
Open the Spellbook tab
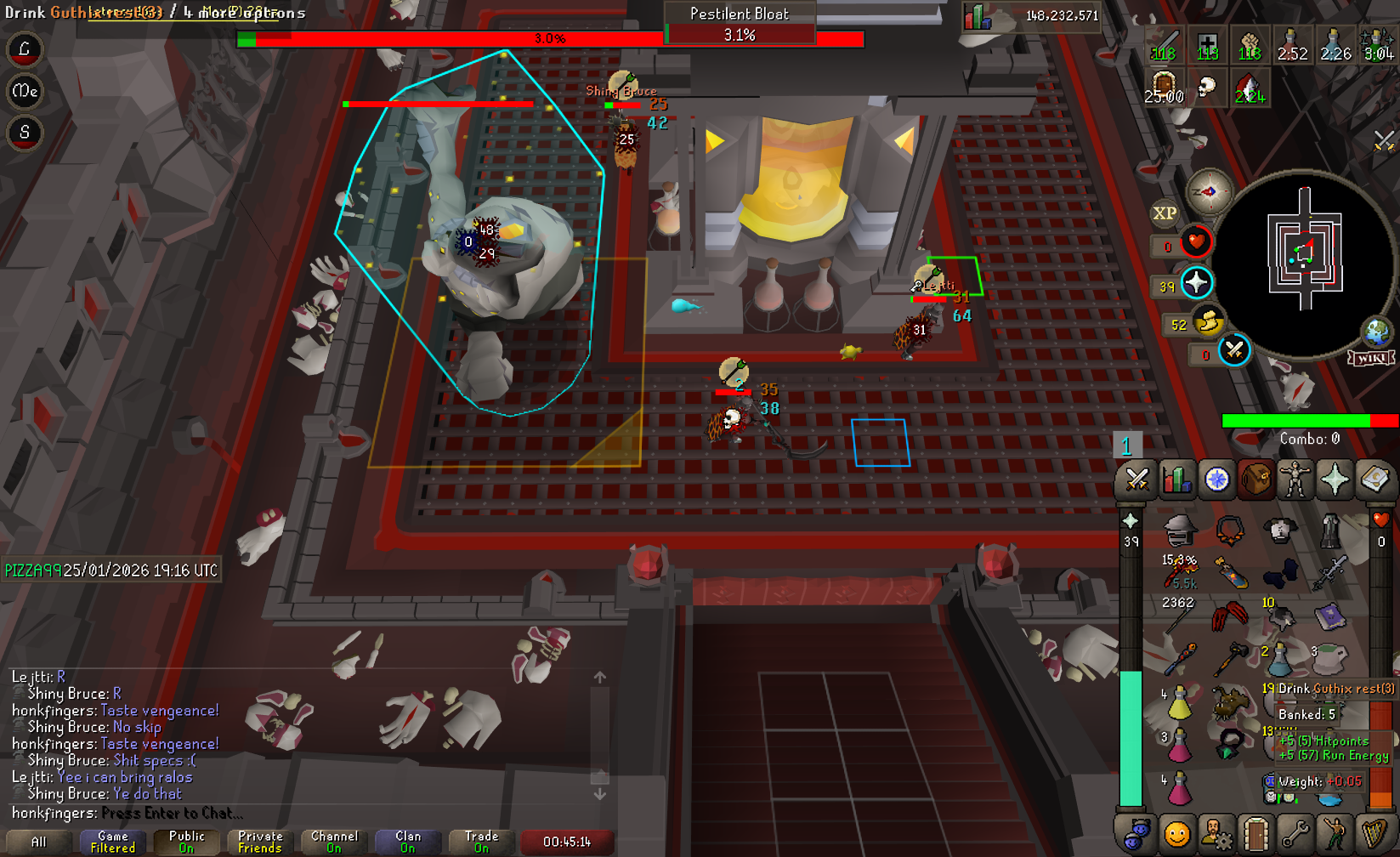pyautogui.click(x=1374, y=480)
